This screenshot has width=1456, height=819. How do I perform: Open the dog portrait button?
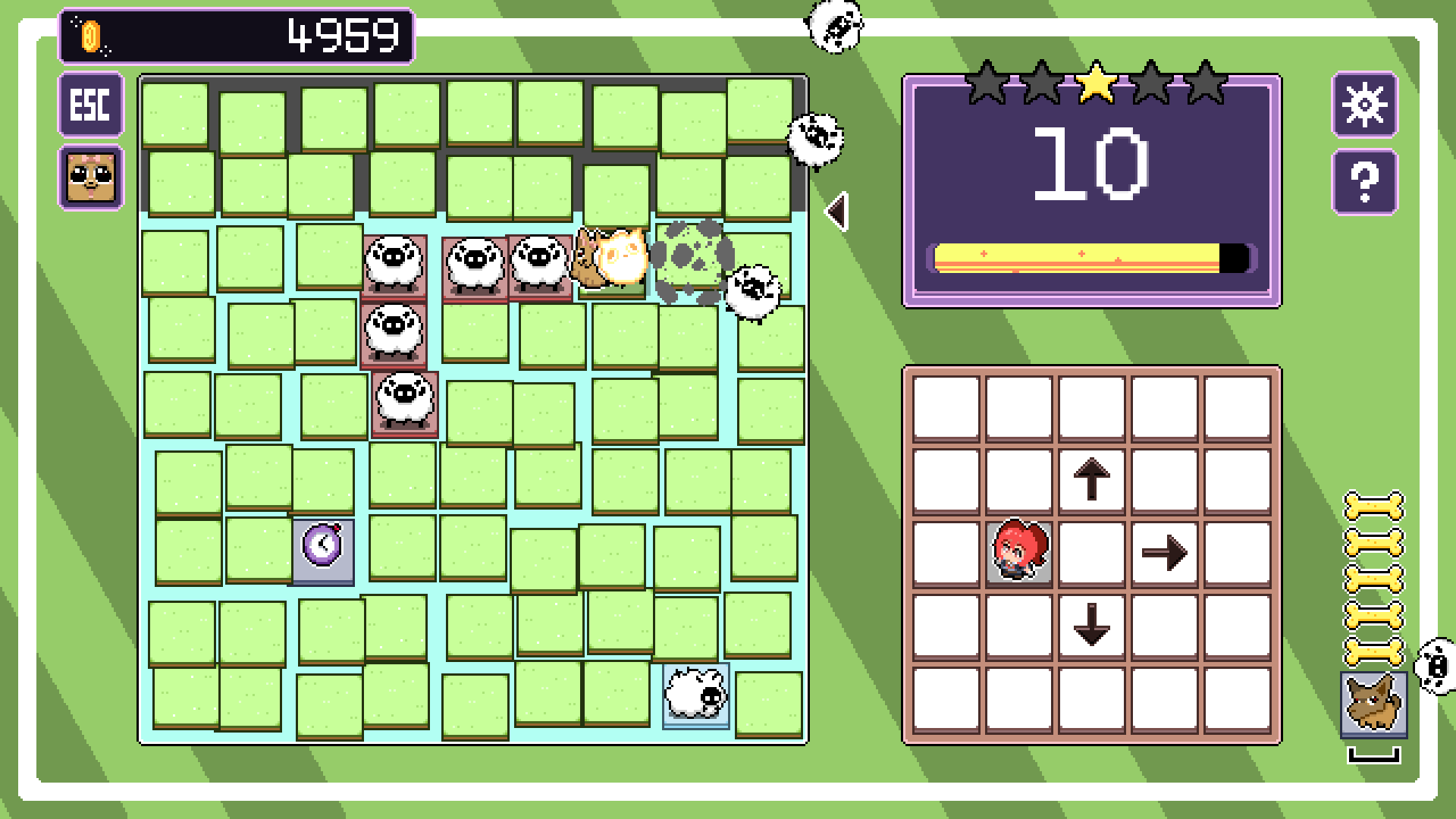point(91,177)
